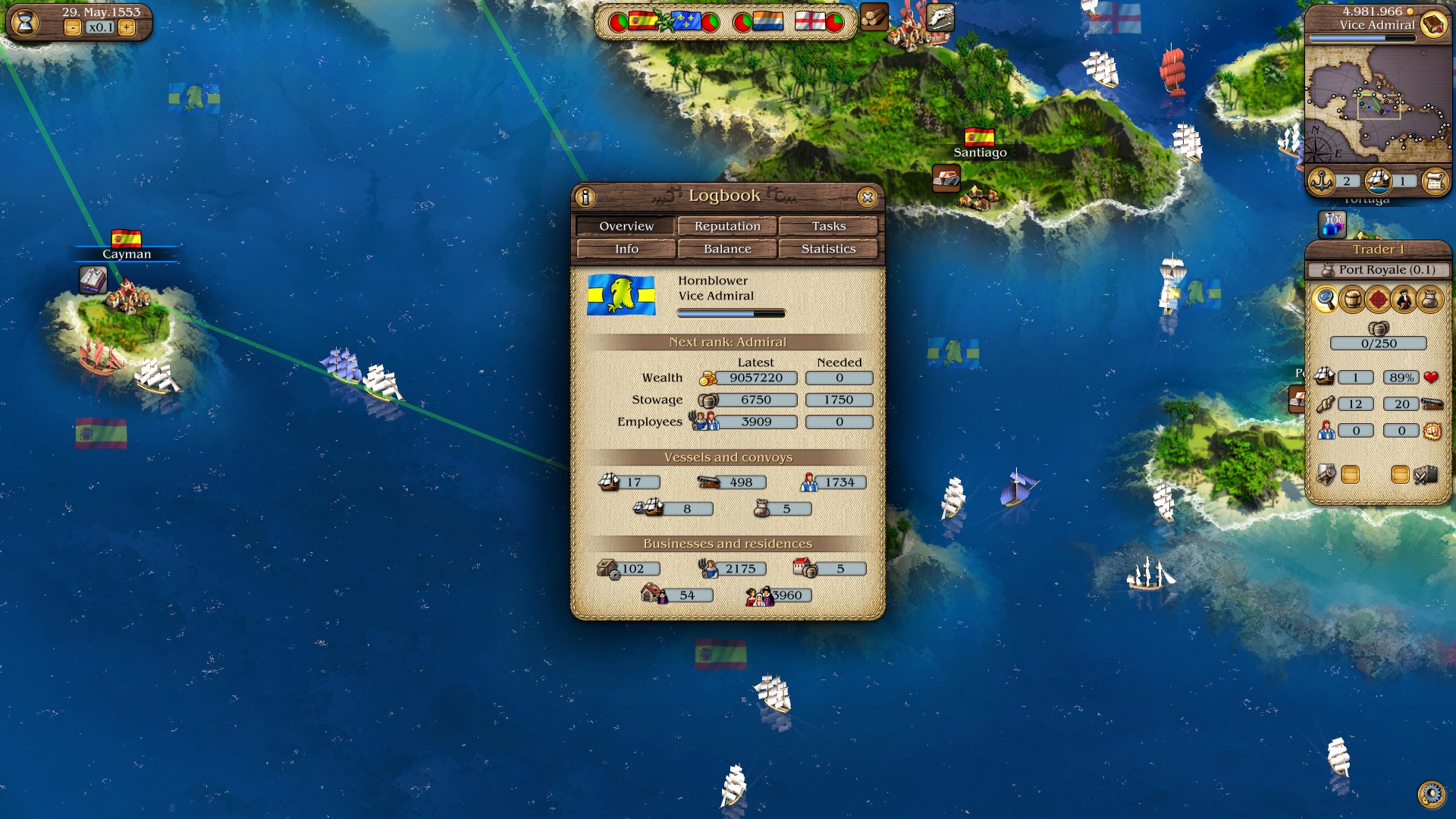
Task: Show the Info tab
Action: click(626, 249)
